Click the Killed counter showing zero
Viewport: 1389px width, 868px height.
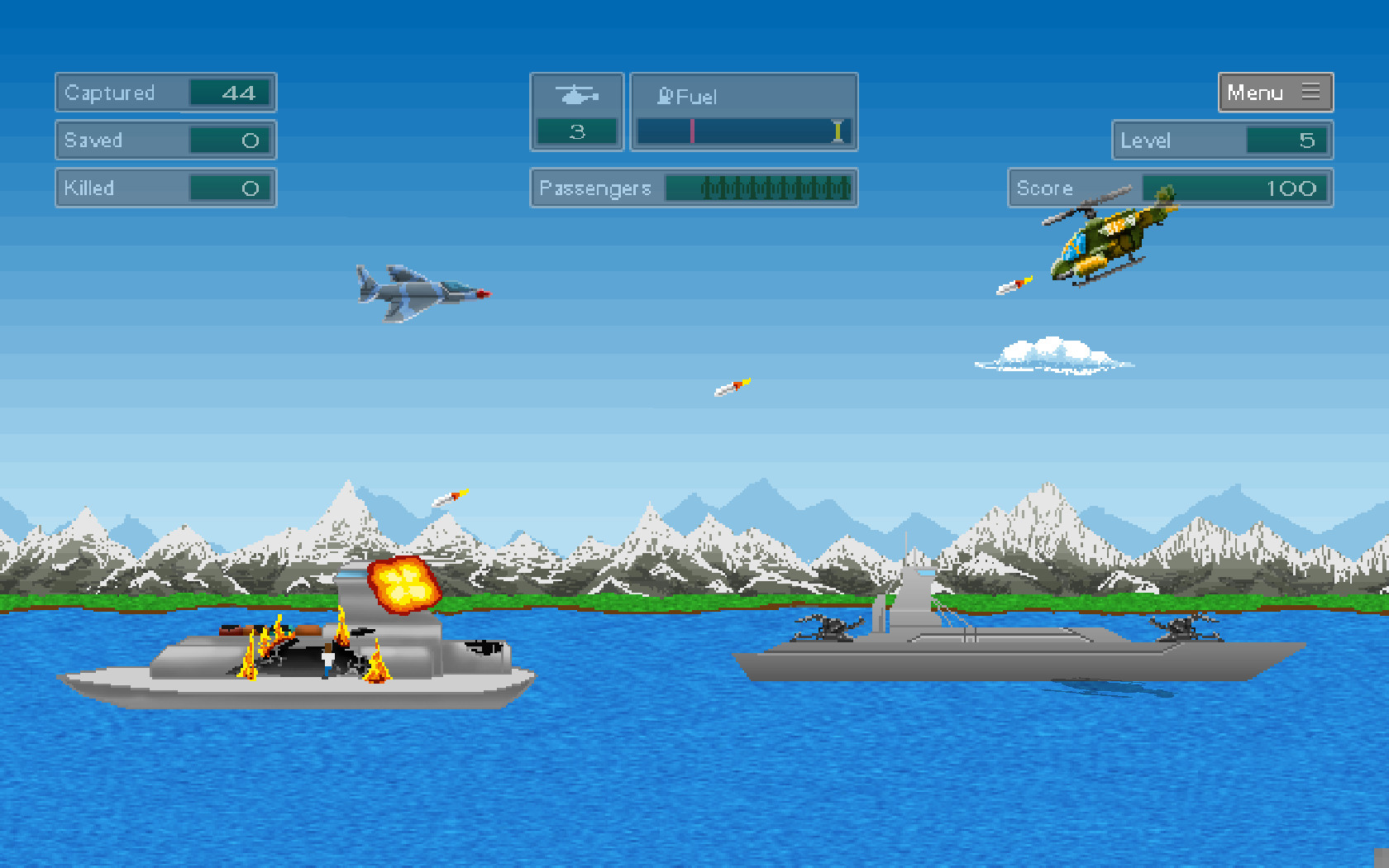[165, 188]
